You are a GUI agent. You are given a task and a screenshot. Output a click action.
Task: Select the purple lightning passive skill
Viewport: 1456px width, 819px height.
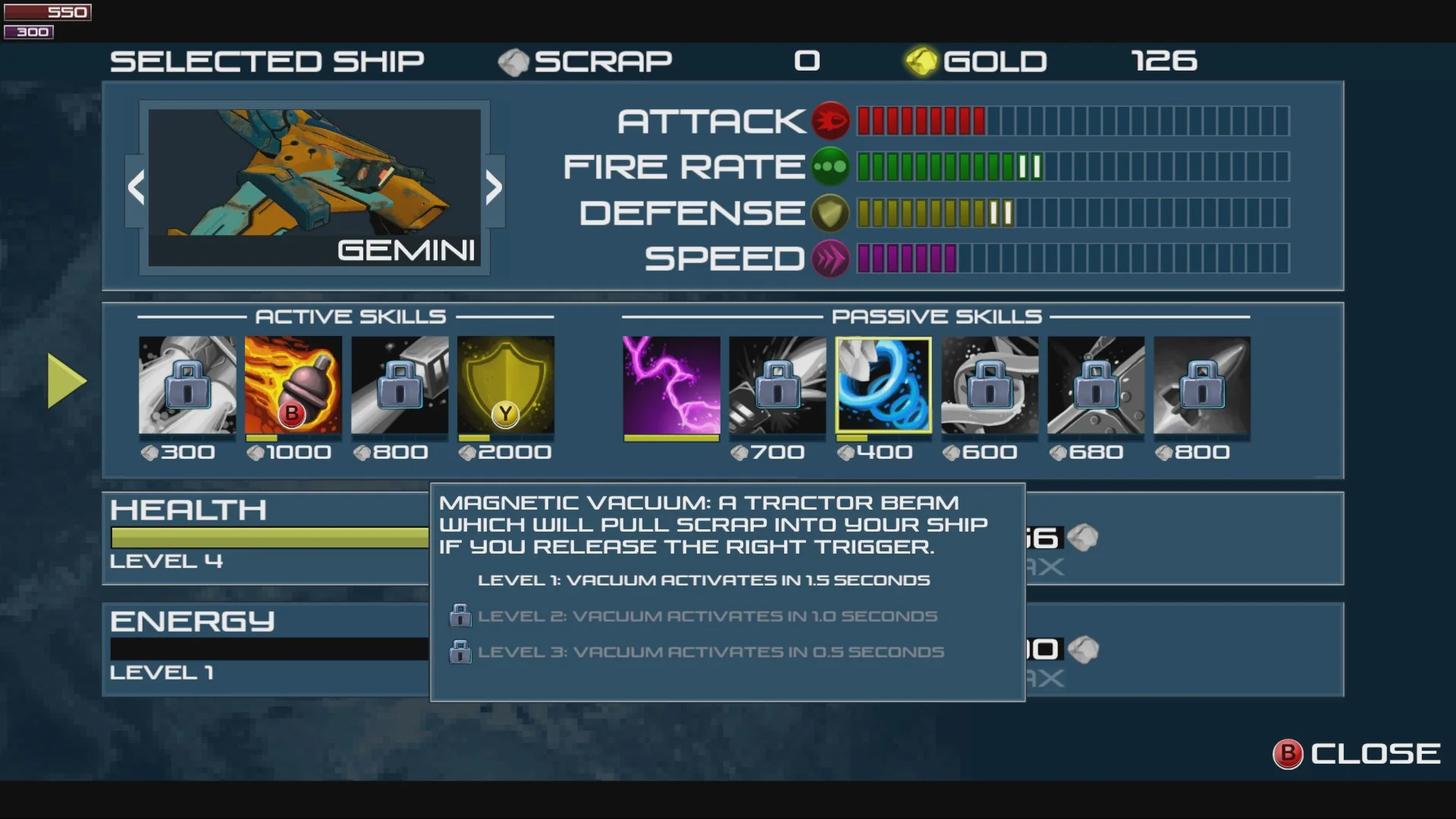coord(671,385)
